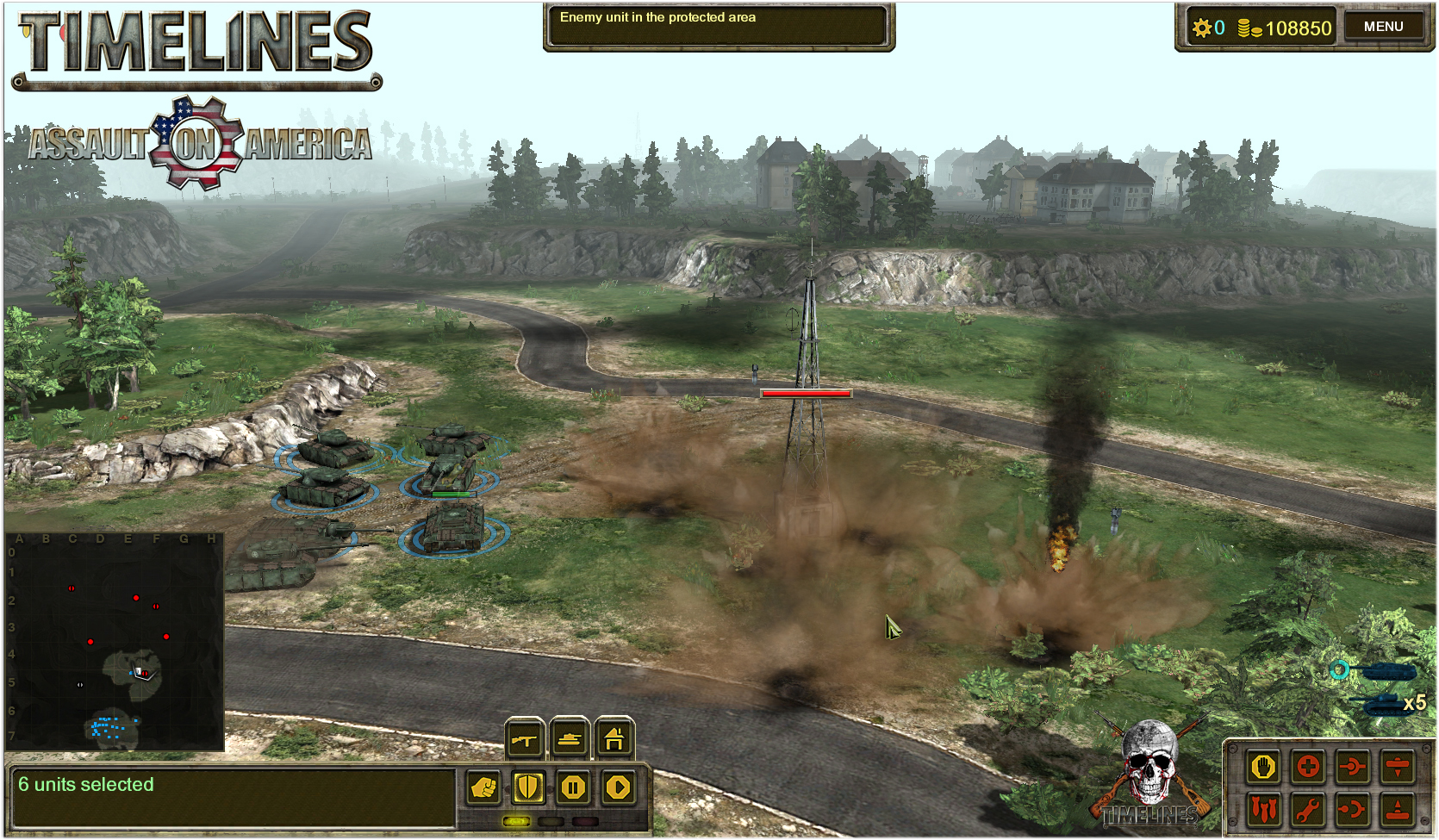Activate the medic heal cross ability
This screenshot has height=840, width=1439.
tap(1308, 767)
